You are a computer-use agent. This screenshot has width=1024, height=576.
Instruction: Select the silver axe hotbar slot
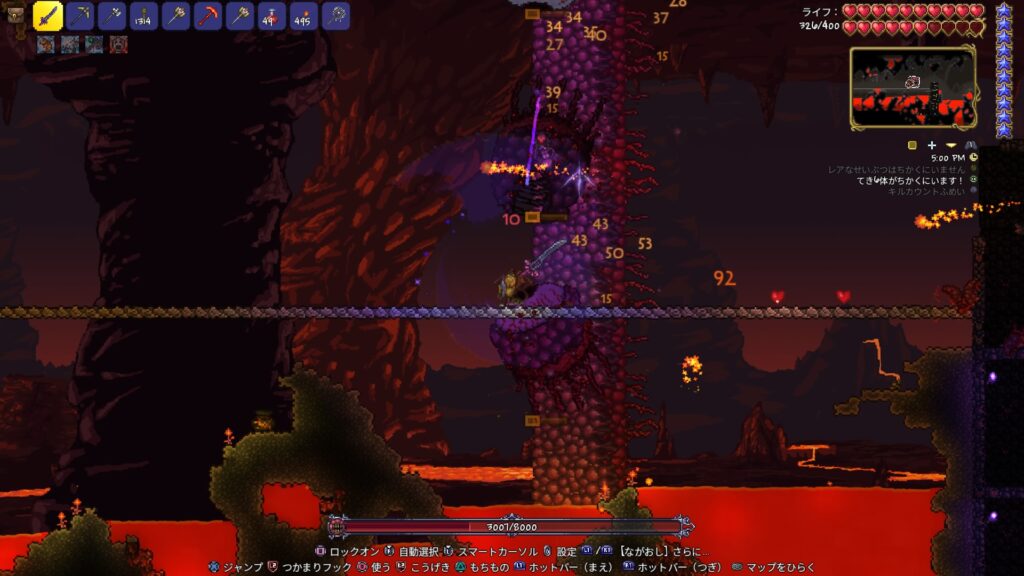(x=112, y=15)
